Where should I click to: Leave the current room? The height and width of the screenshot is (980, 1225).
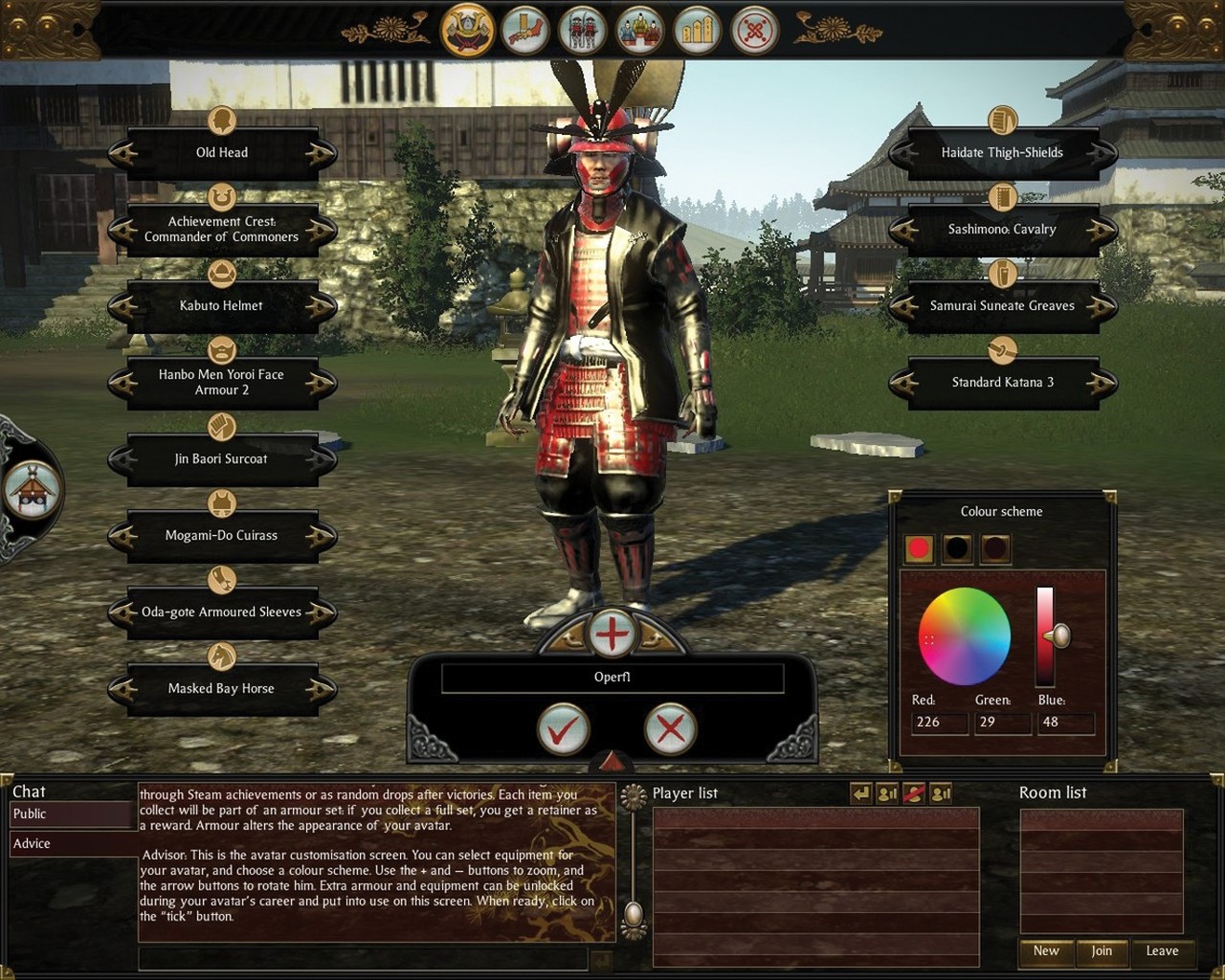1162,951
